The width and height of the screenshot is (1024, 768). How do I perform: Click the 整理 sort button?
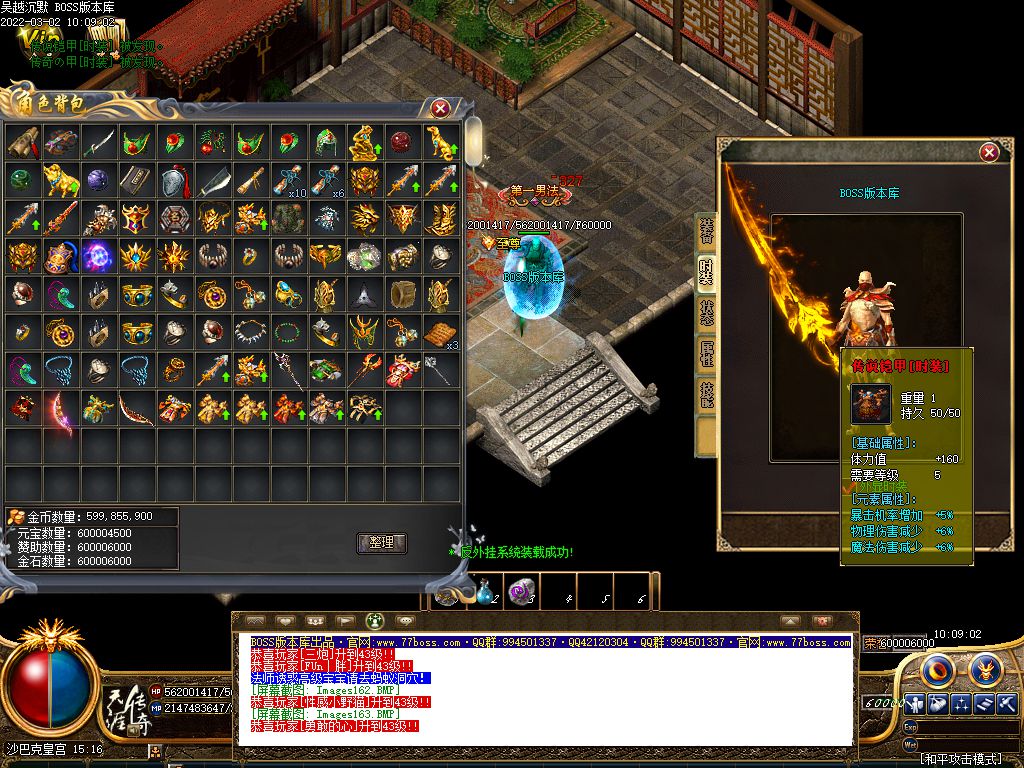pos(381,543)
